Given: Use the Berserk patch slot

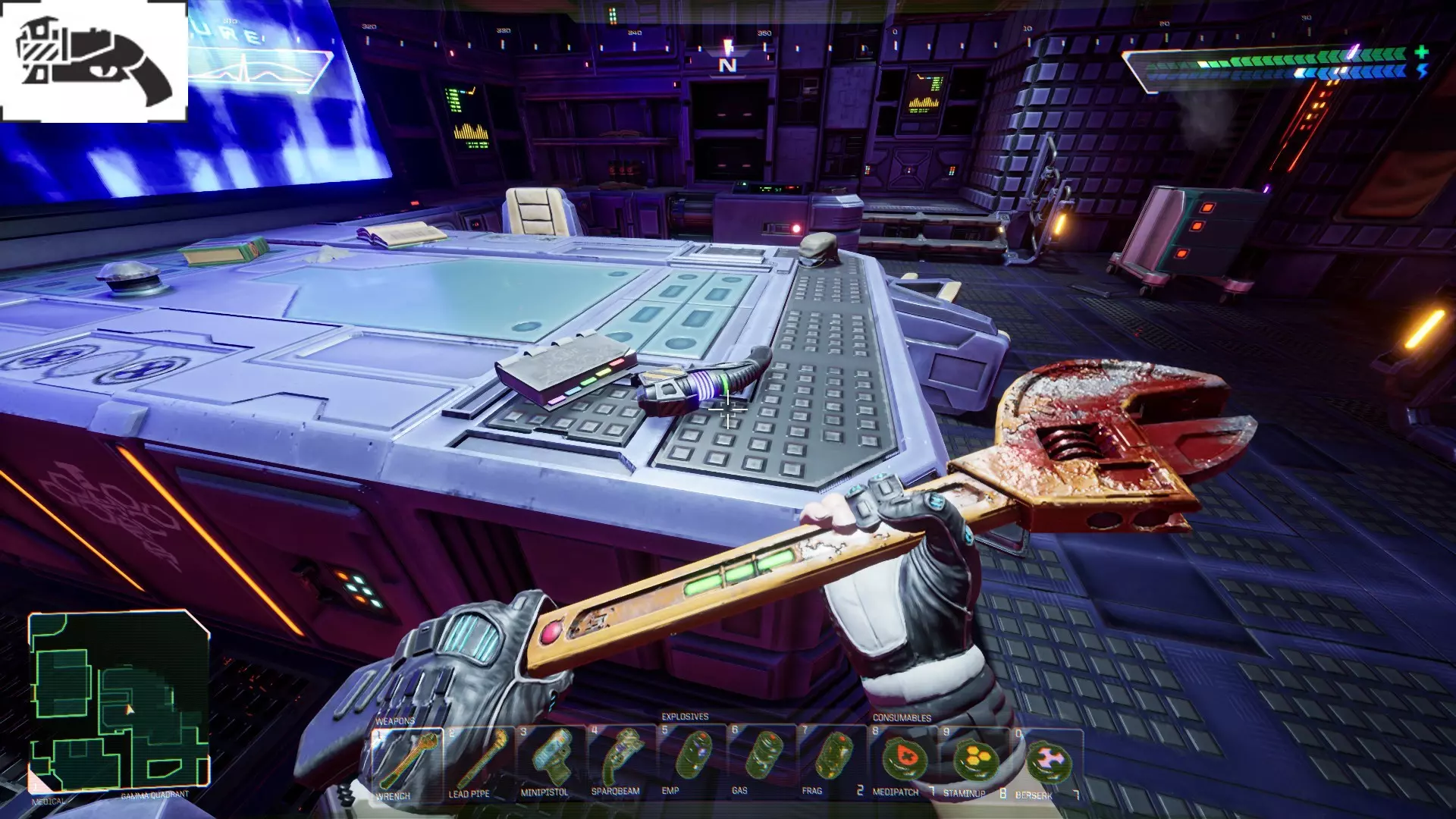Looking at the screenshot, I should [x=1046, y=761].
